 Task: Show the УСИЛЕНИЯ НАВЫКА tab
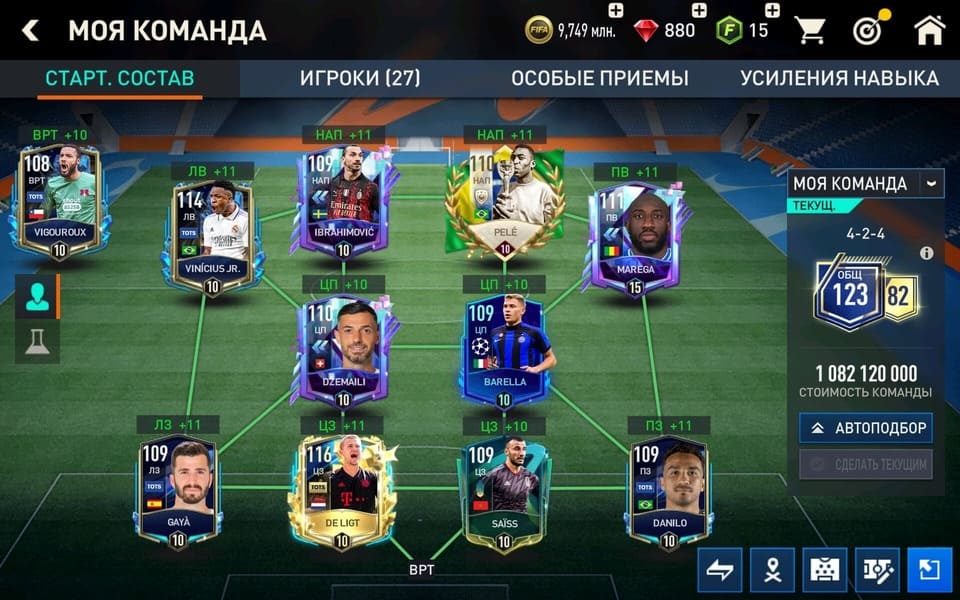[x=839, y=79]
